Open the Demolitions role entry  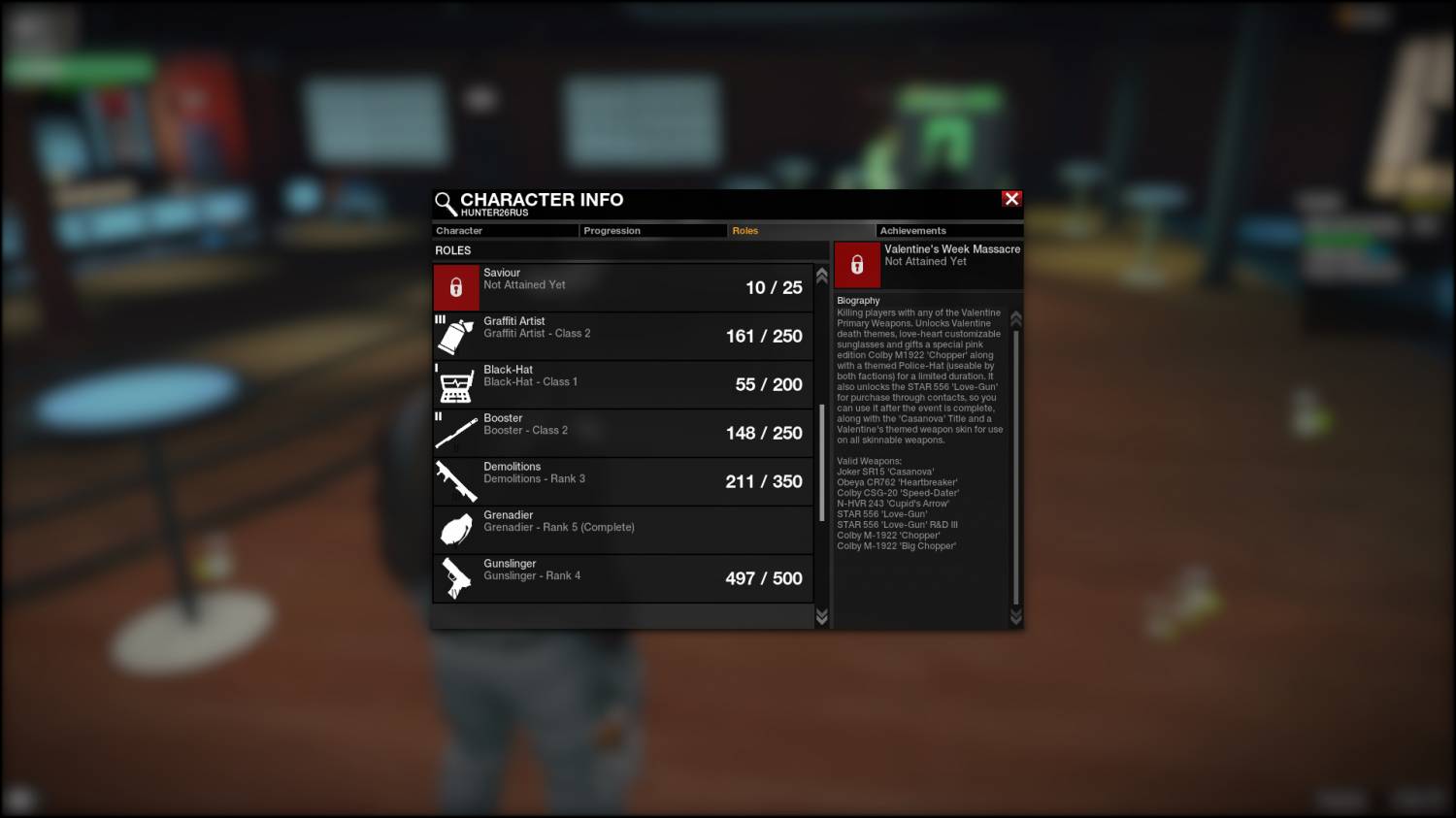[622, 481]
